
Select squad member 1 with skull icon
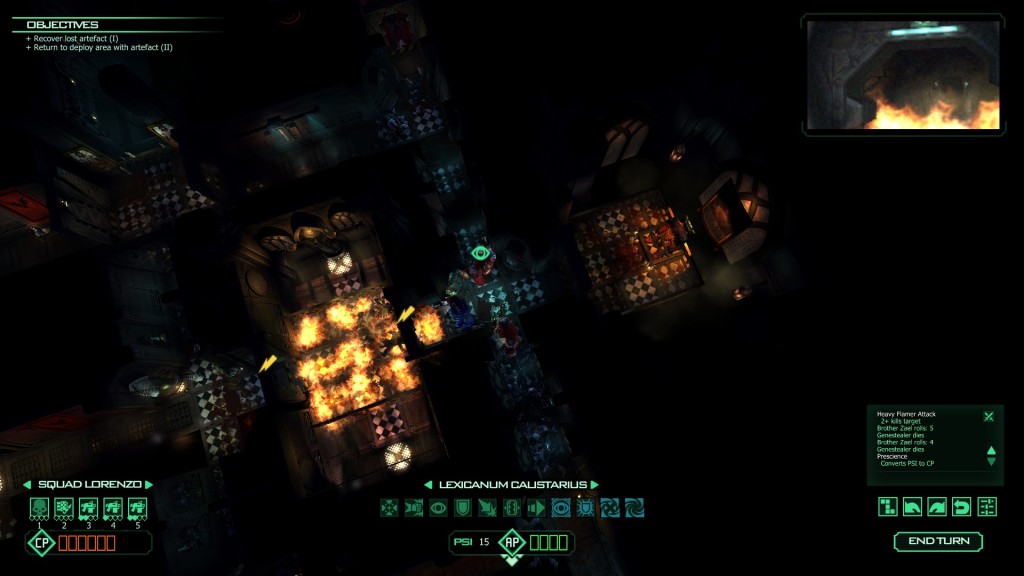[x=40, y=508]
